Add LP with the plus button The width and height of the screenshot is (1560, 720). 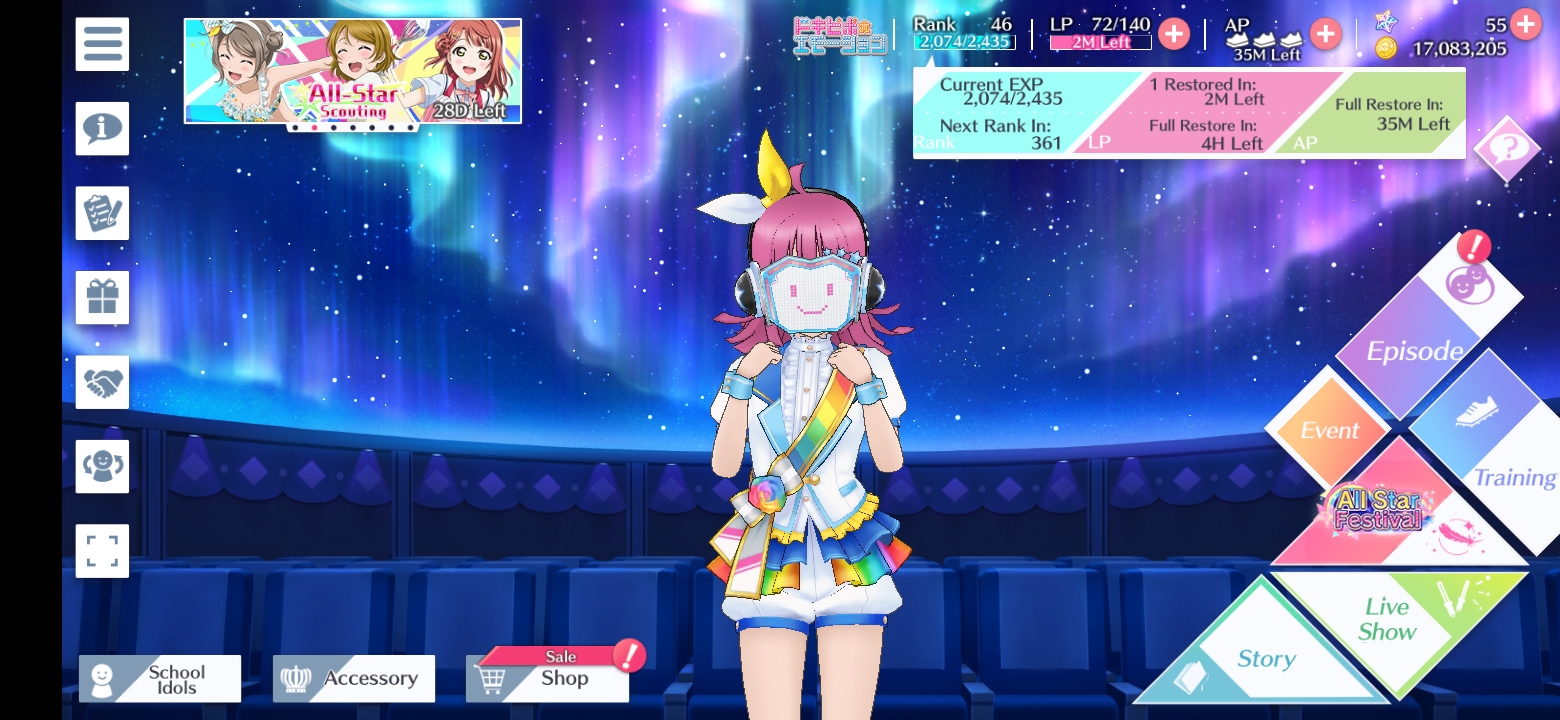(x=1174, y=34)
